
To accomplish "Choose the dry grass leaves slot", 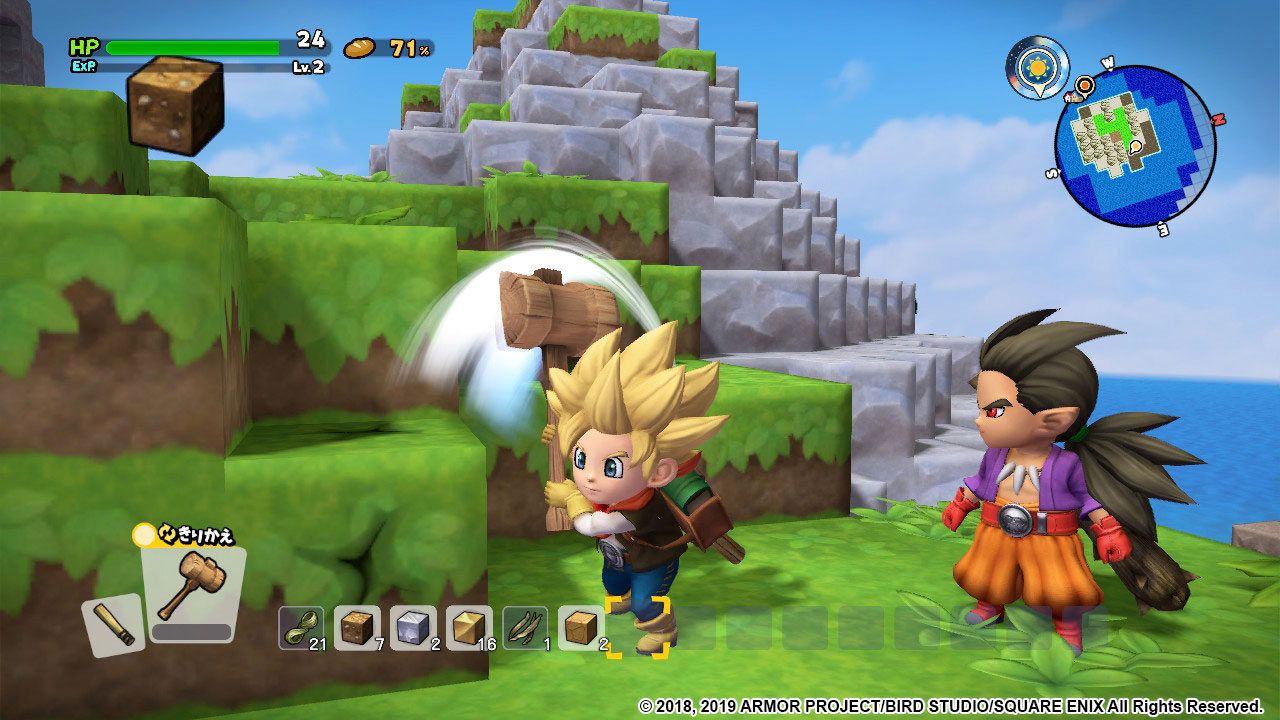I will pos(525,628).
